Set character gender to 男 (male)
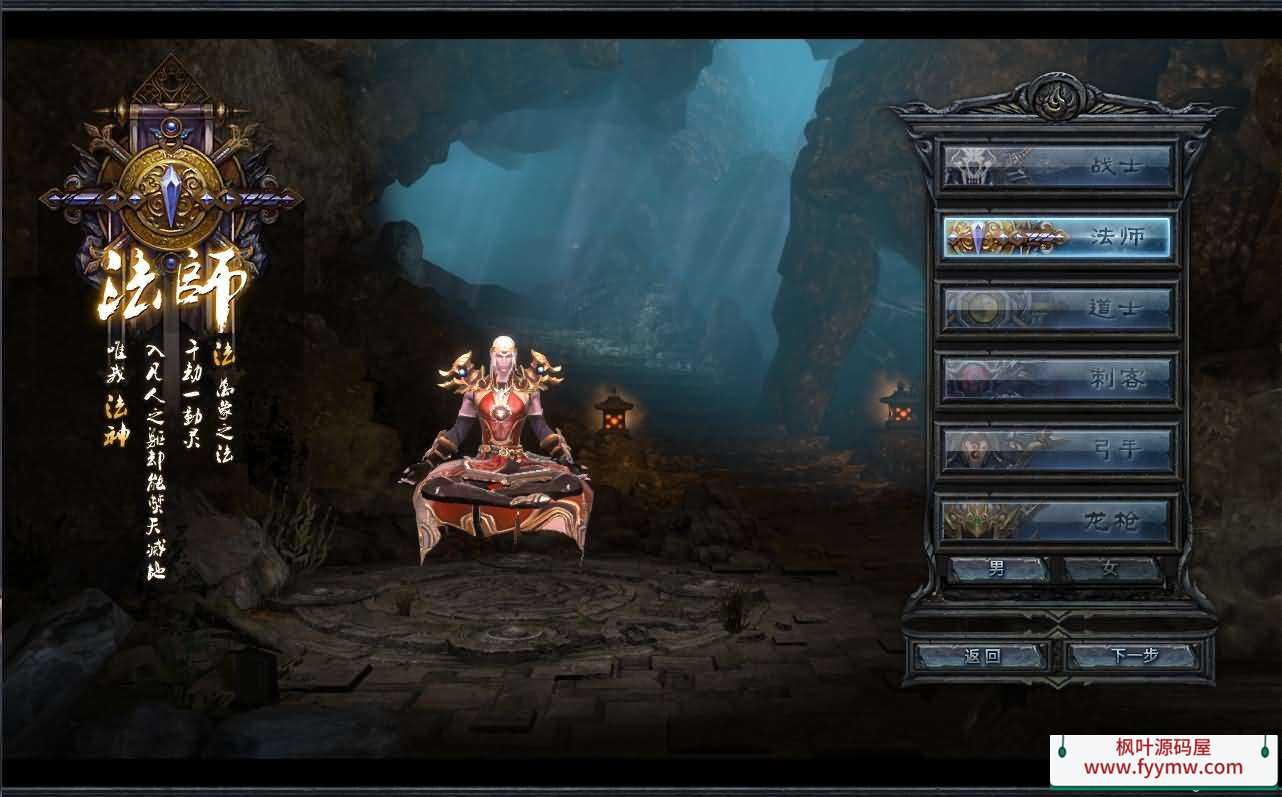Screen dimensions: 1282x797 point(997,570)
